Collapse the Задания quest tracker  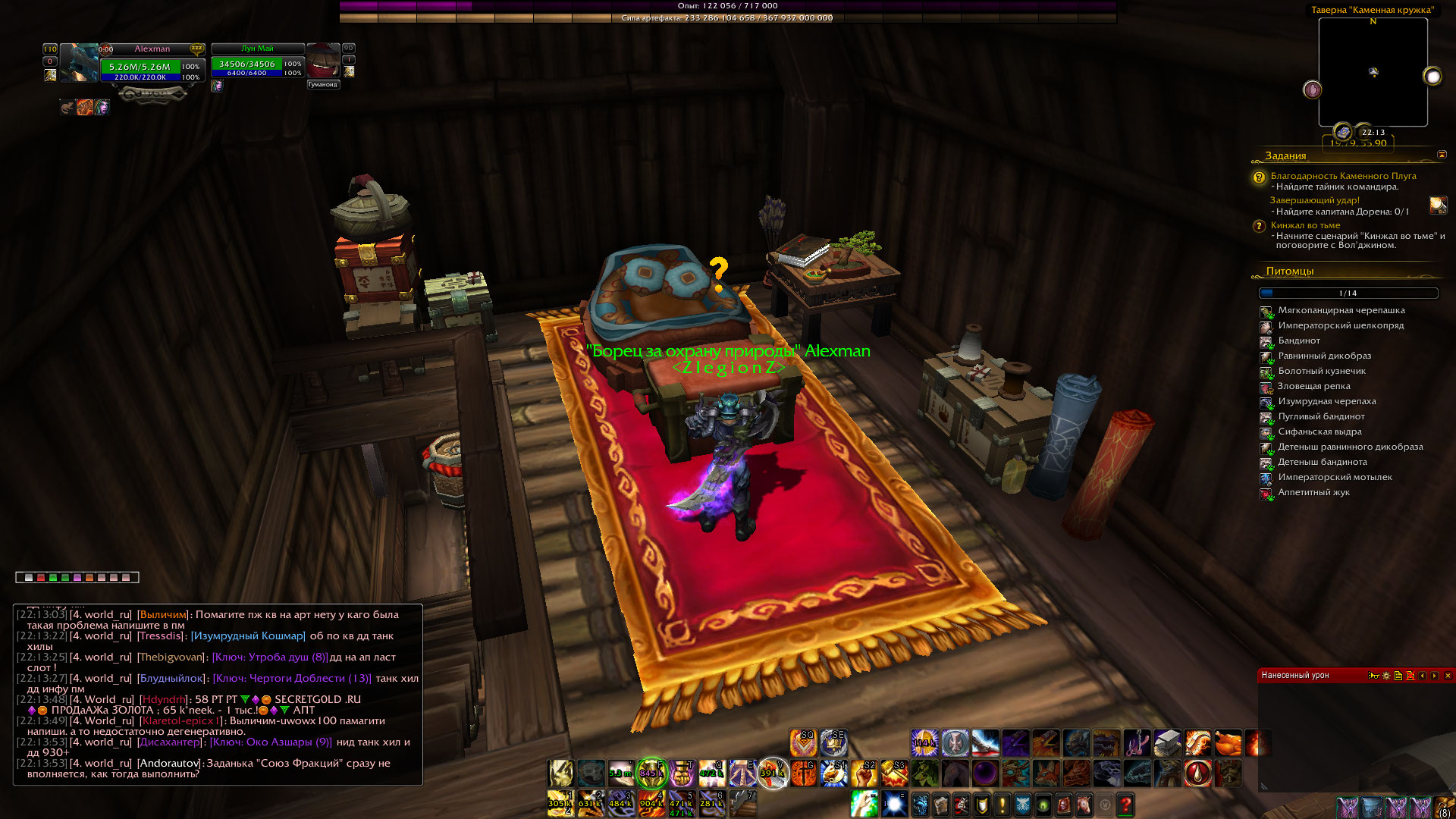coord(1442,155)
